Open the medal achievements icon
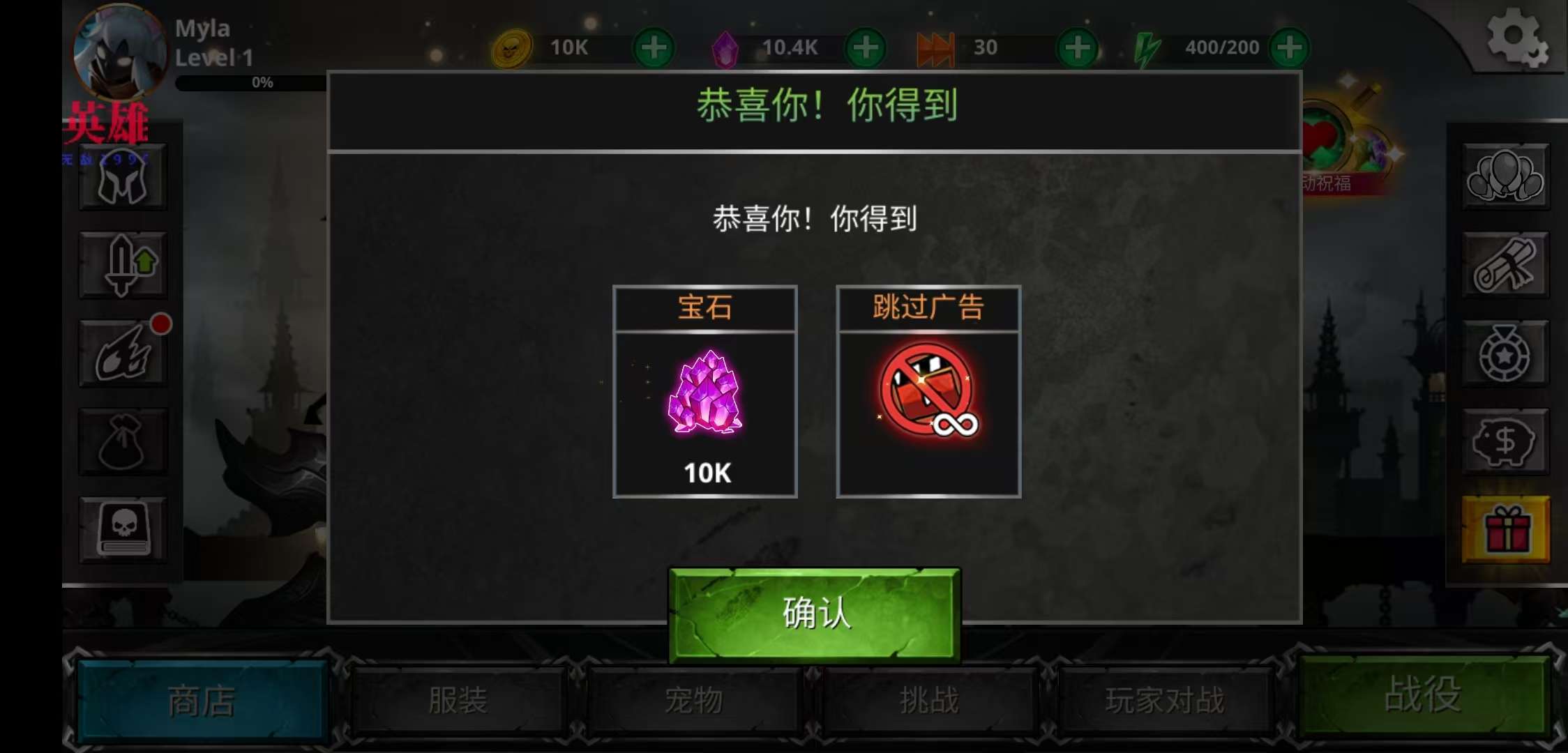 click(x=1505, y=353)
